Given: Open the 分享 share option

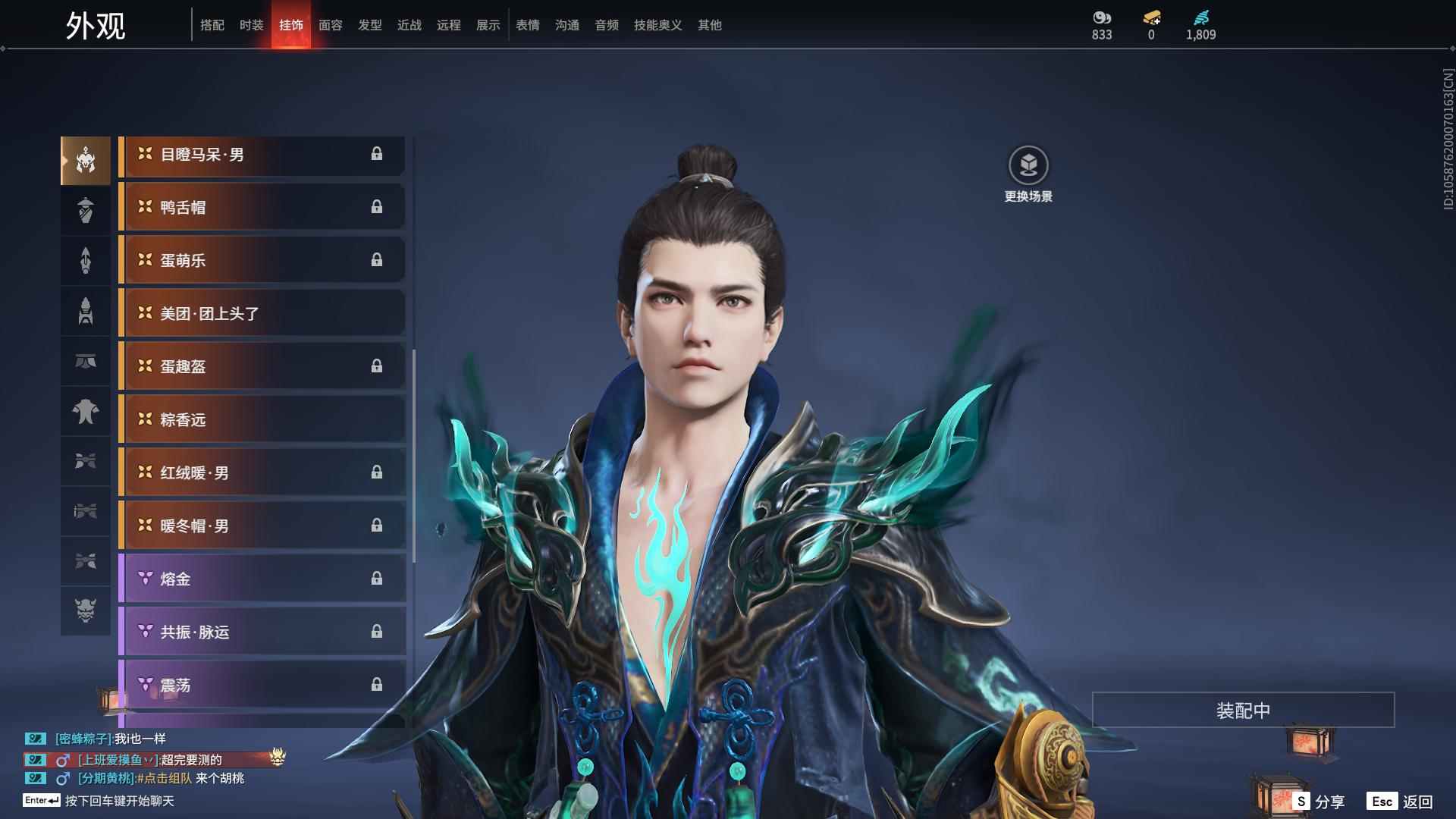Looking at the screenshot, I should pos(1319,802).
